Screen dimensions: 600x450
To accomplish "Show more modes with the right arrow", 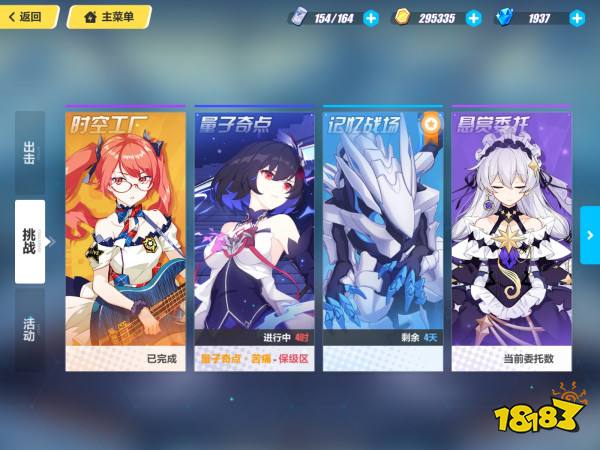I will 589,235.
